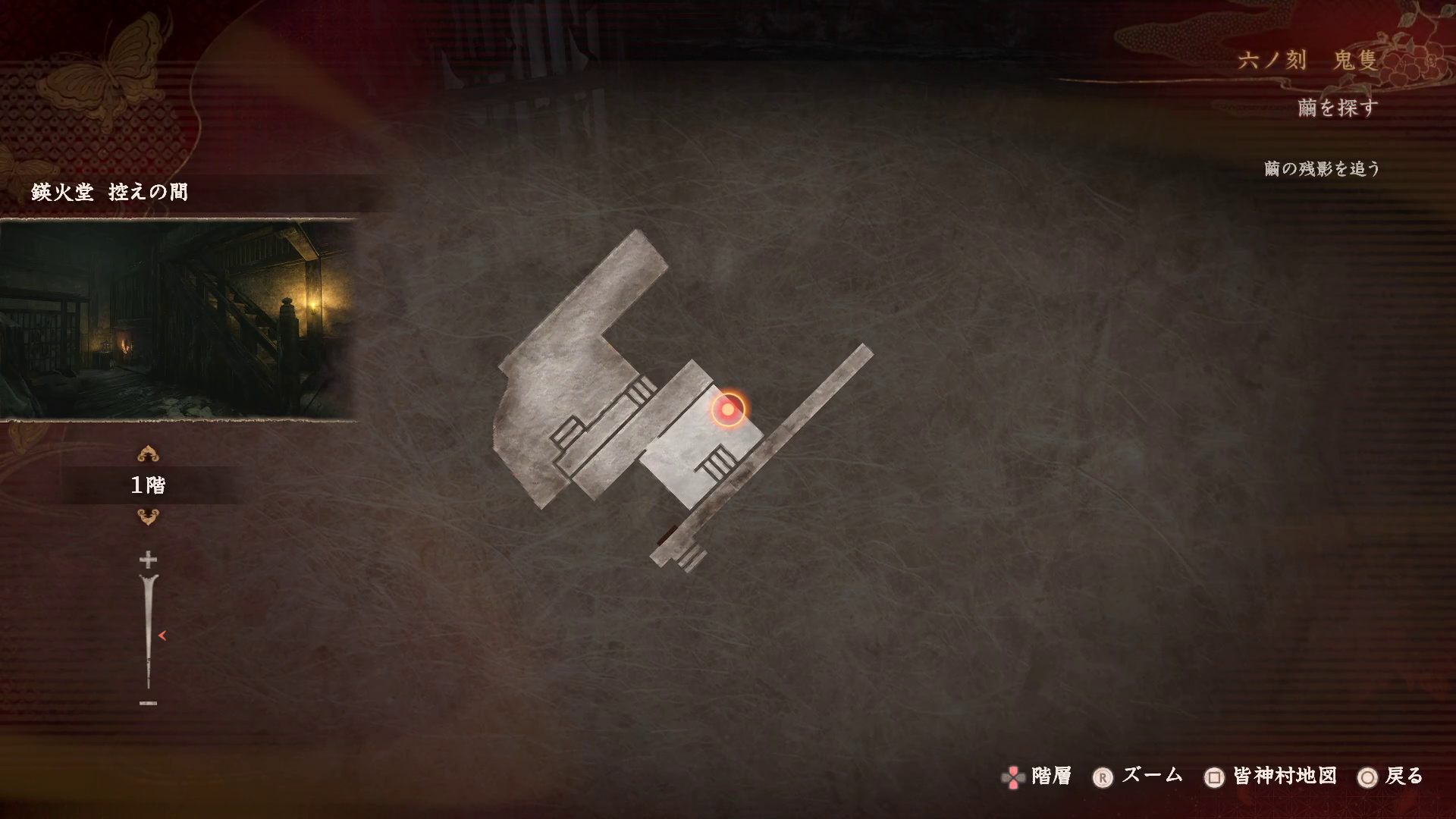Click the plus sign to zoom in
1456x819 pixels.
[148, 560]
